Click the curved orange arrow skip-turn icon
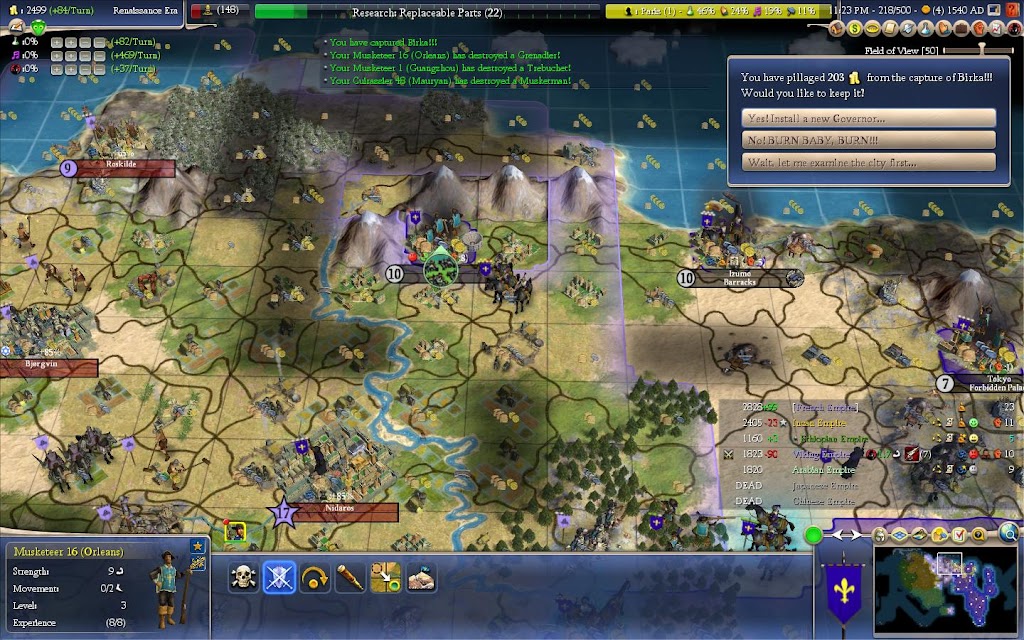 (x=315, y=577)
